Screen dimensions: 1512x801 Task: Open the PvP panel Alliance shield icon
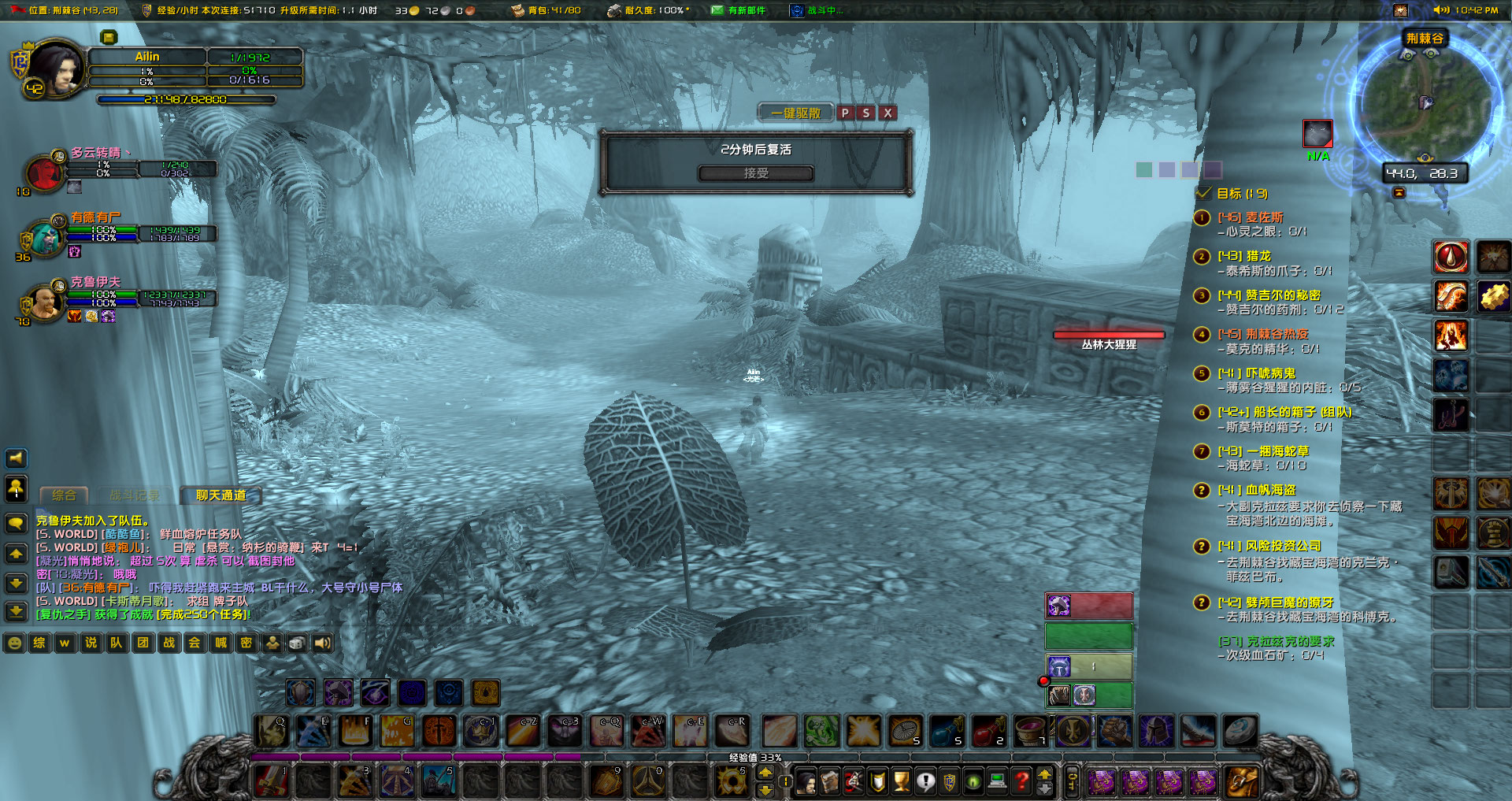tap(949, 782)
